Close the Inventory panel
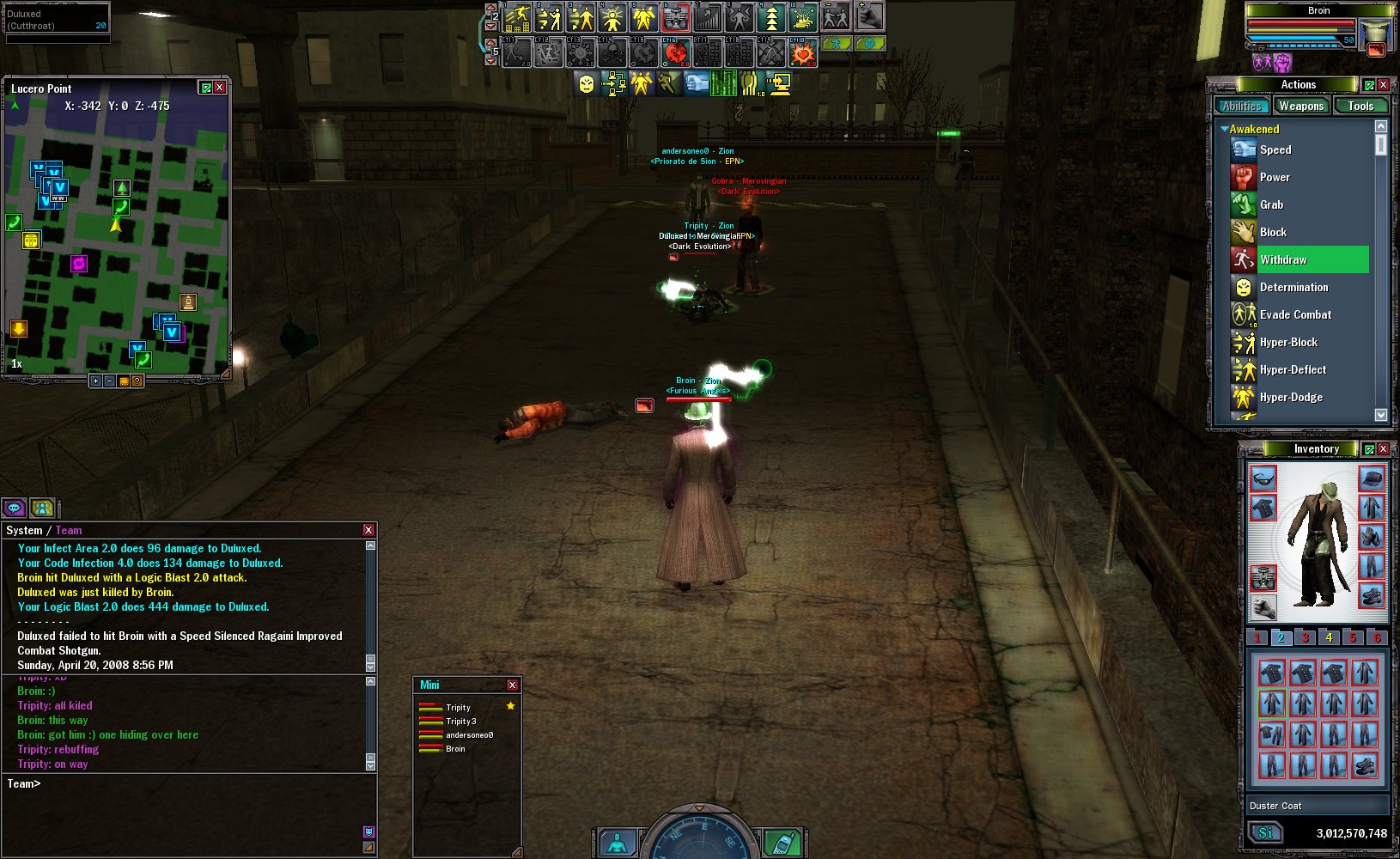 (x=1383, y=449)
